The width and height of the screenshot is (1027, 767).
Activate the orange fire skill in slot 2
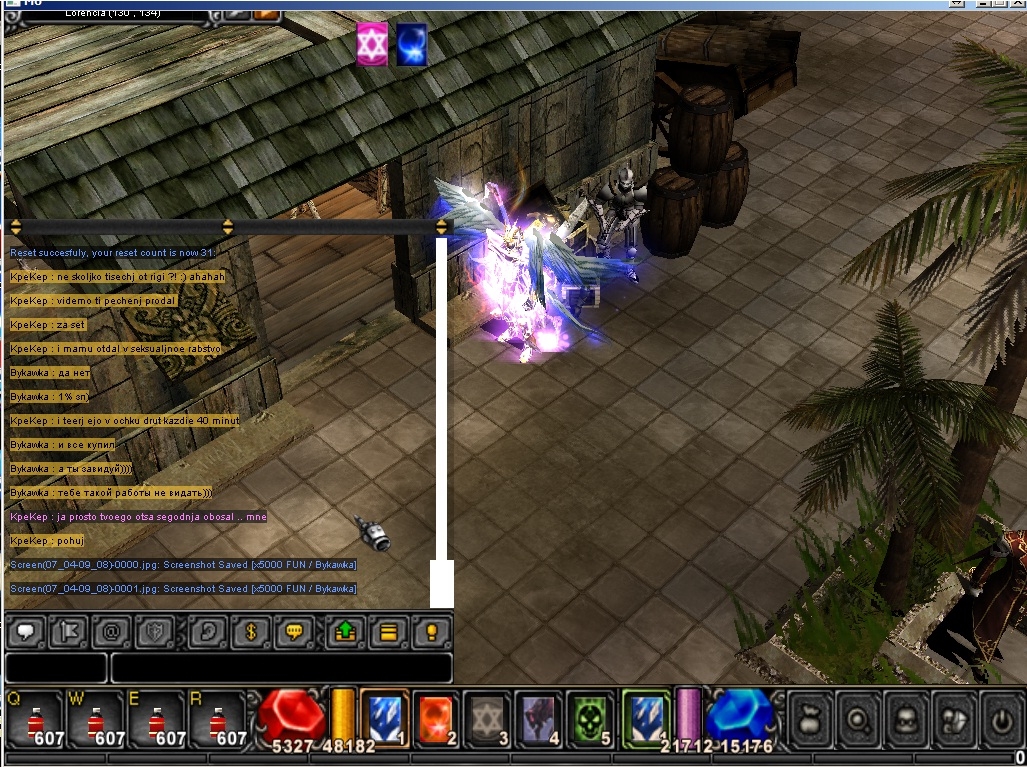pos(435,718)
